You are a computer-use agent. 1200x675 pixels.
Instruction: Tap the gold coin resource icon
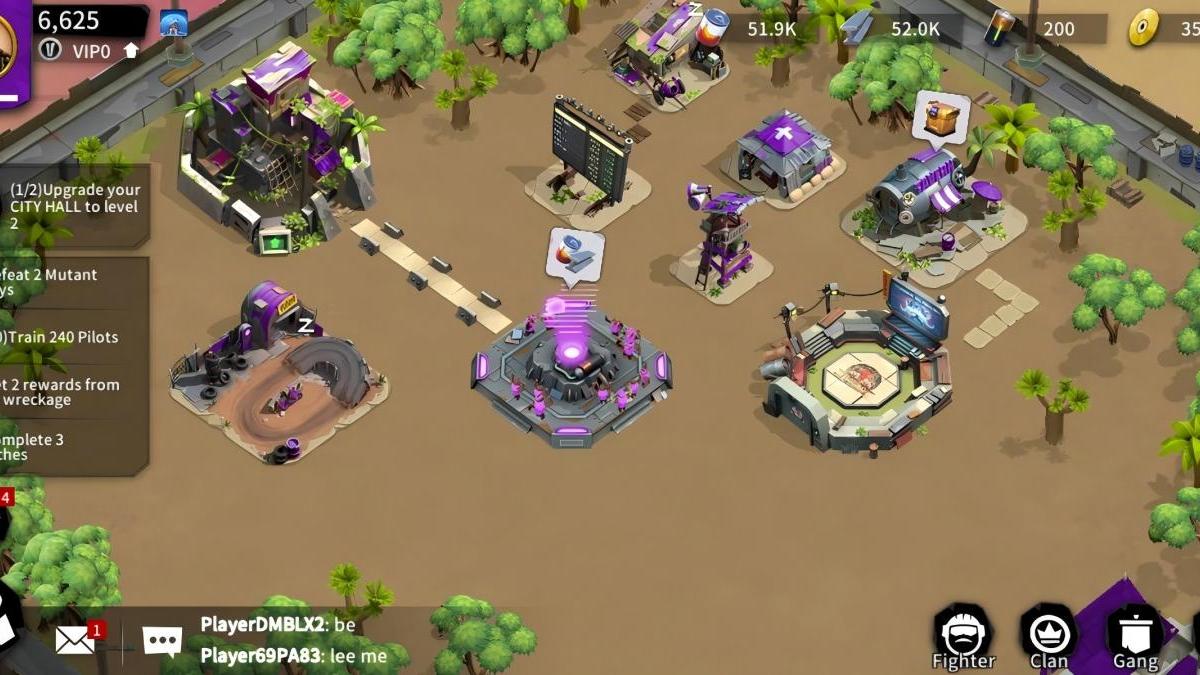[x=1144, y=28]
